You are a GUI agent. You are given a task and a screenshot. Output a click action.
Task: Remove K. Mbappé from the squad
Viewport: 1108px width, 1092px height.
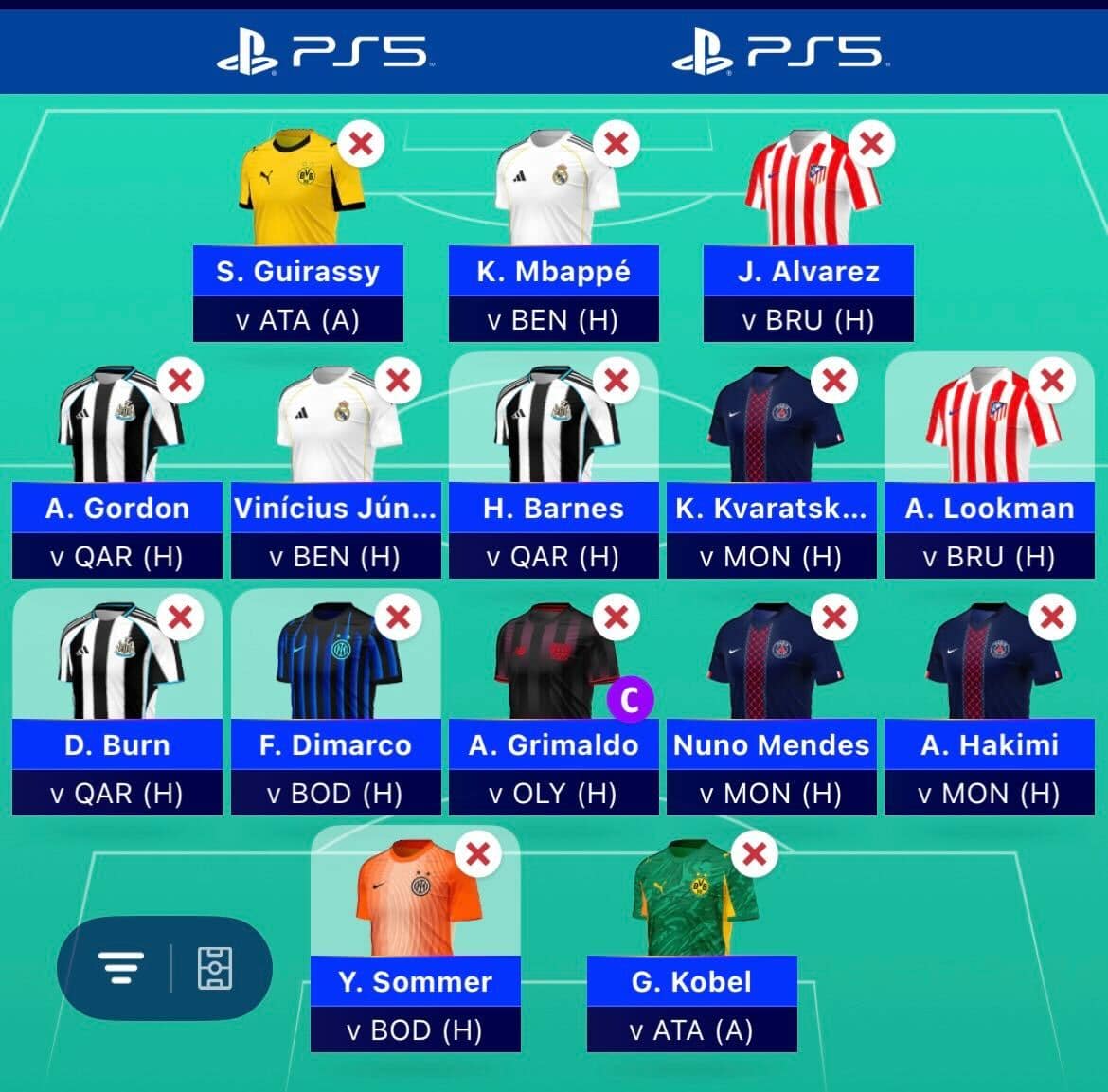617,145
